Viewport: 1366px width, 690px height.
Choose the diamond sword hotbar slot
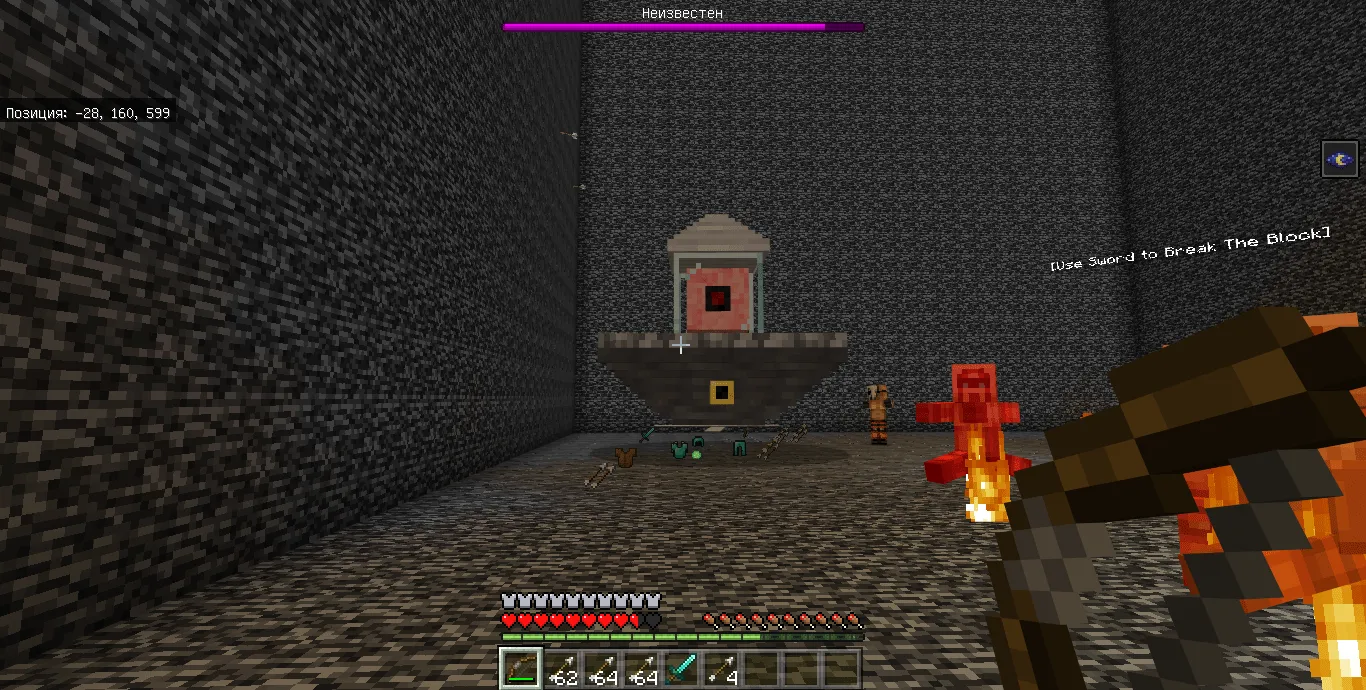681,668
